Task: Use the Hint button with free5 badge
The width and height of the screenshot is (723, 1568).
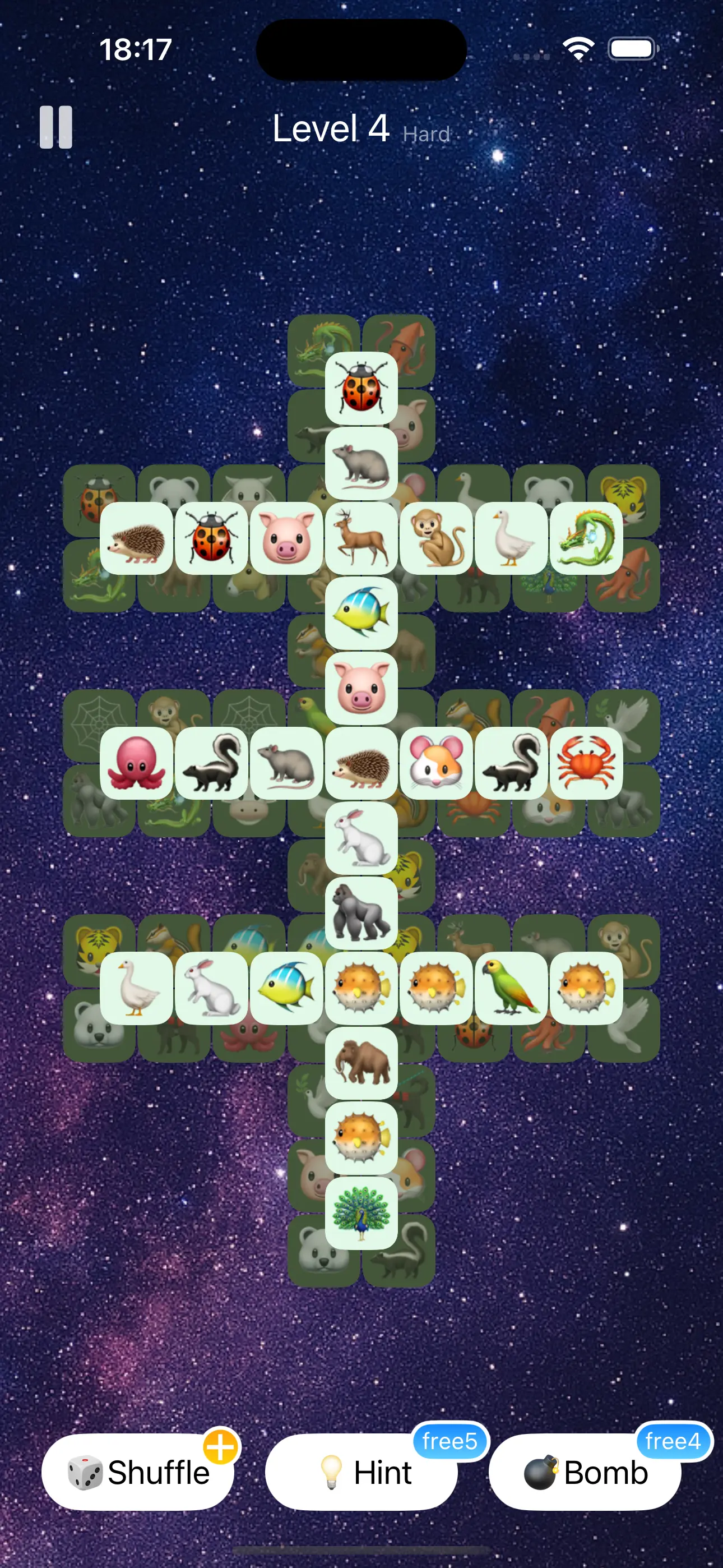Action: pos(361,1473)
